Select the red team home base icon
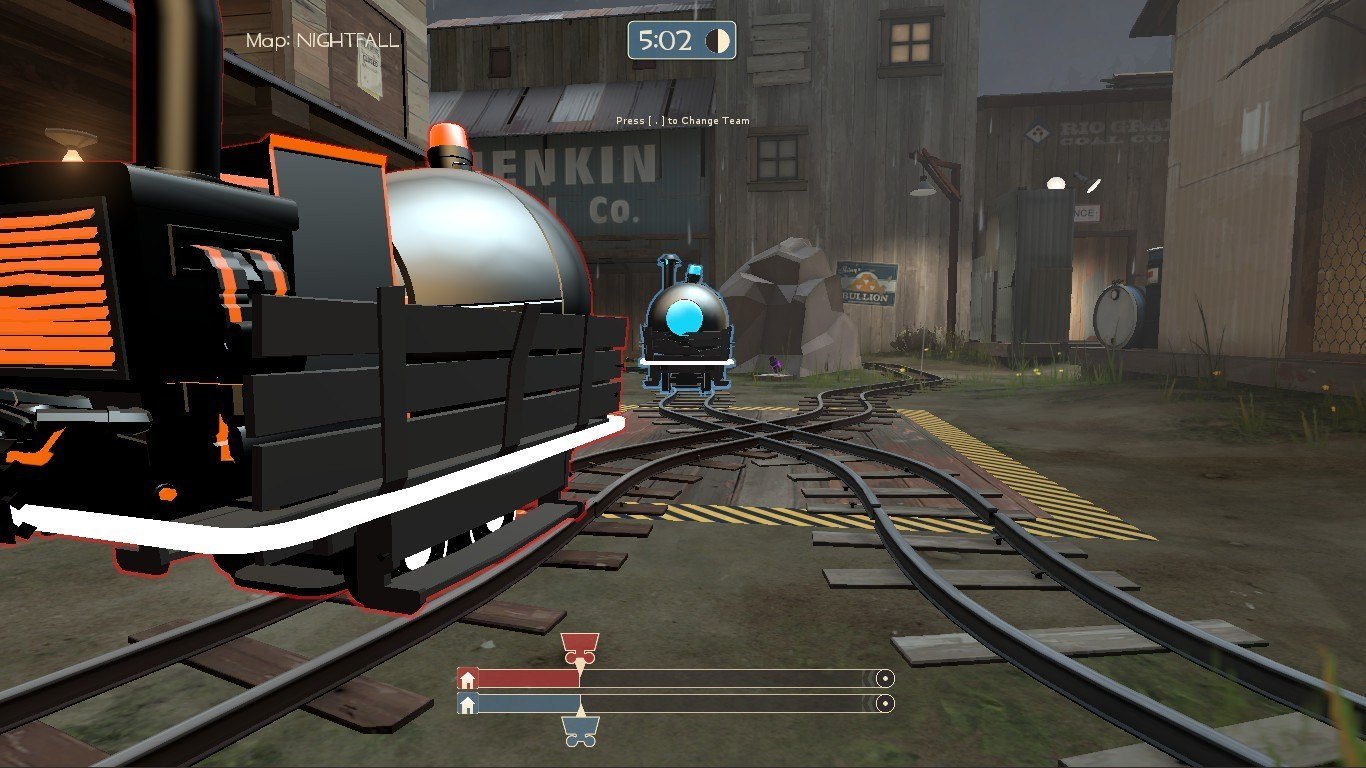 point(467,679)
